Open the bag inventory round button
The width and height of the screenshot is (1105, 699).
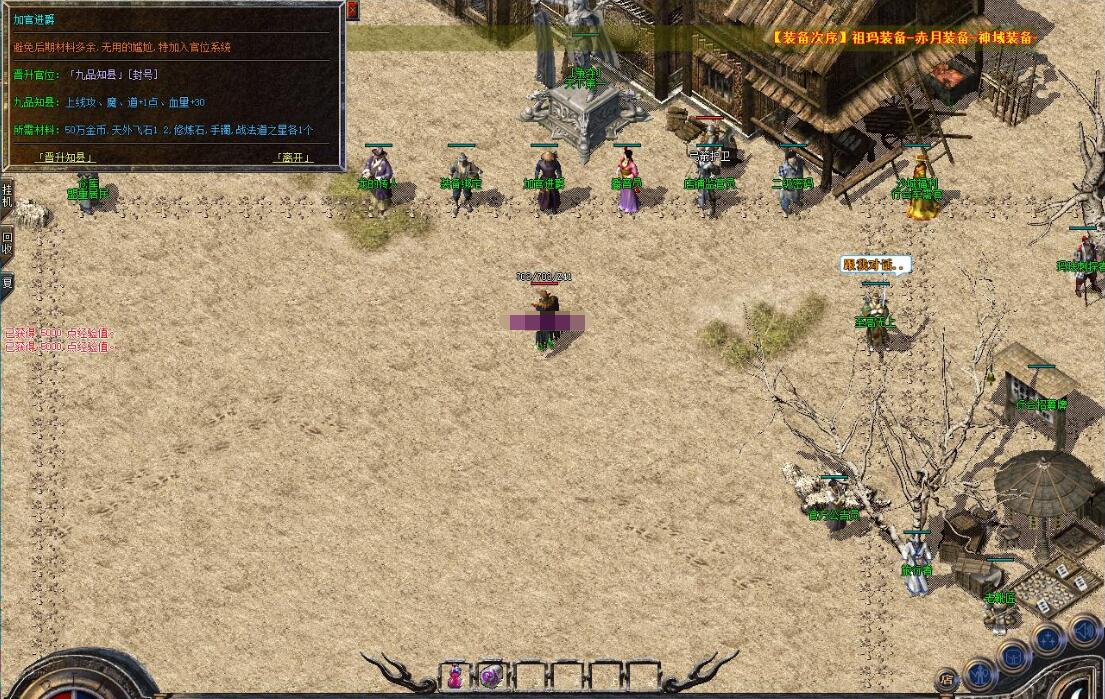(1013, 655)
